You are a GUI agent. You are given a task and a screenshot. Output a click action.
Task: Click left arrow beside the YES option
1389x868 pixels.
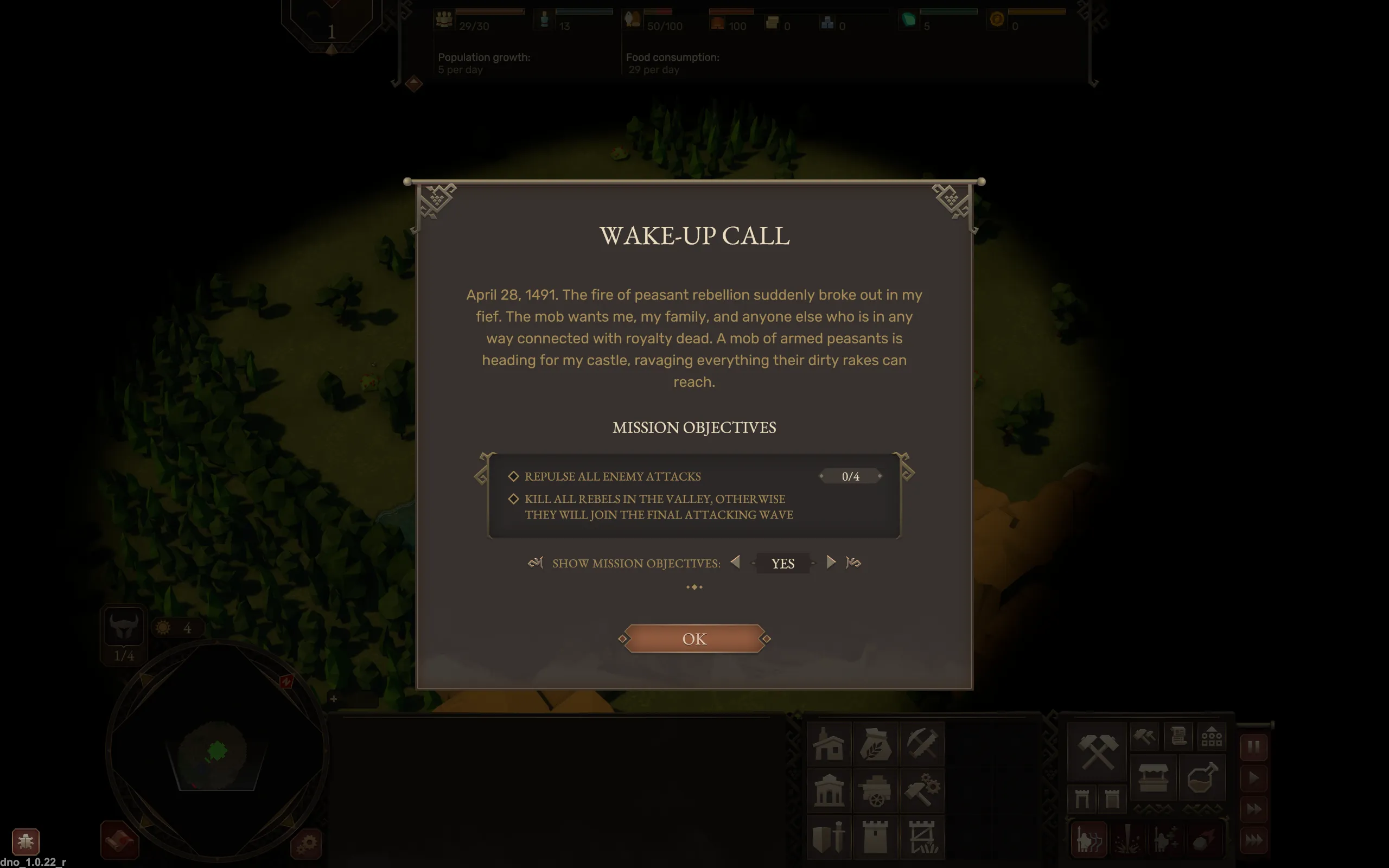(x=736, y=563)
